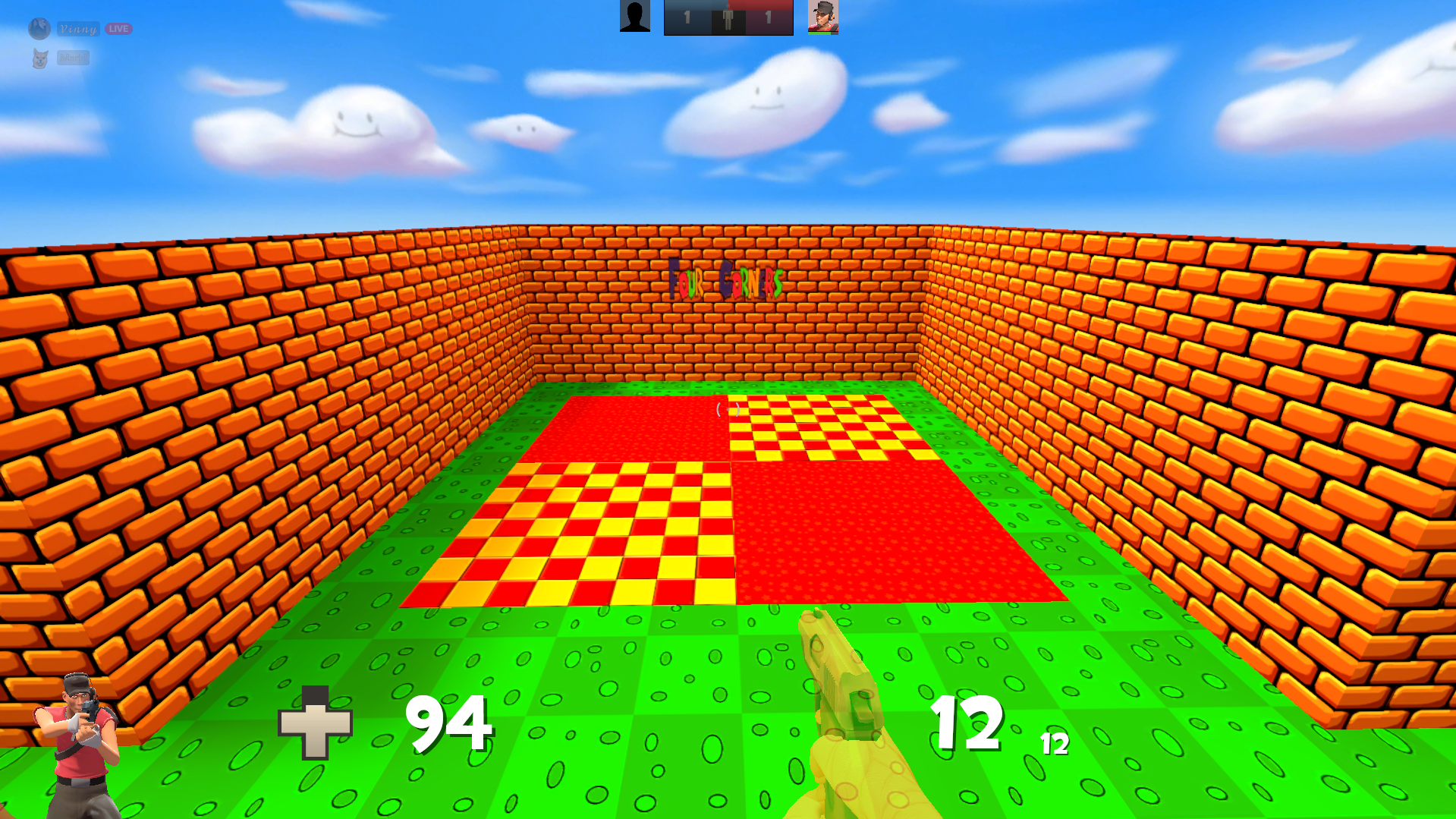Toggle the Mark! label in the overlay
The height and width of the screenshot is (819, 1456).
pyautogui.click(x=73, y=58)
